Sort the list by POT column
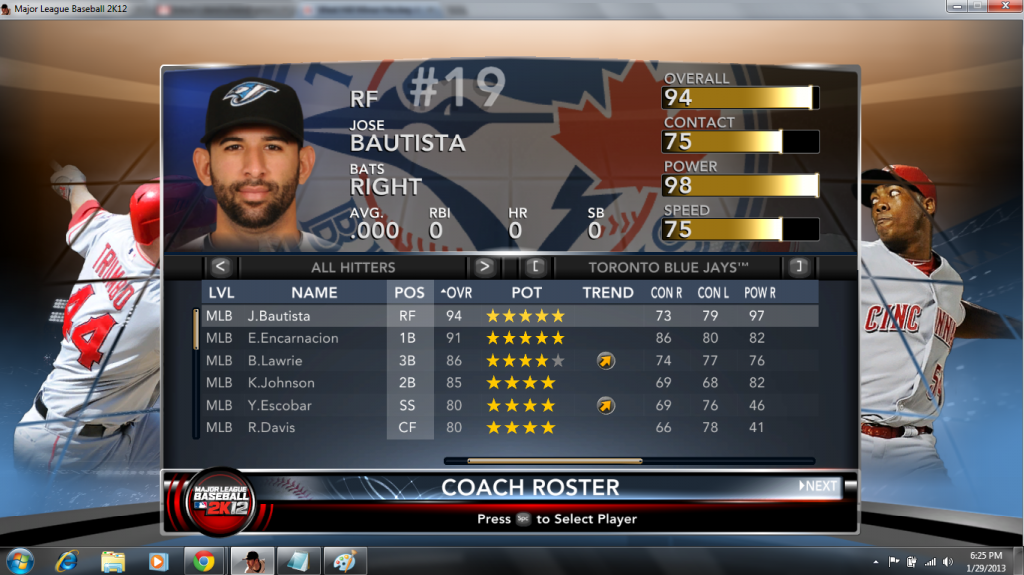Image resolution: width=1024 pixels, height=575 pixels. [x=526, y=293]
